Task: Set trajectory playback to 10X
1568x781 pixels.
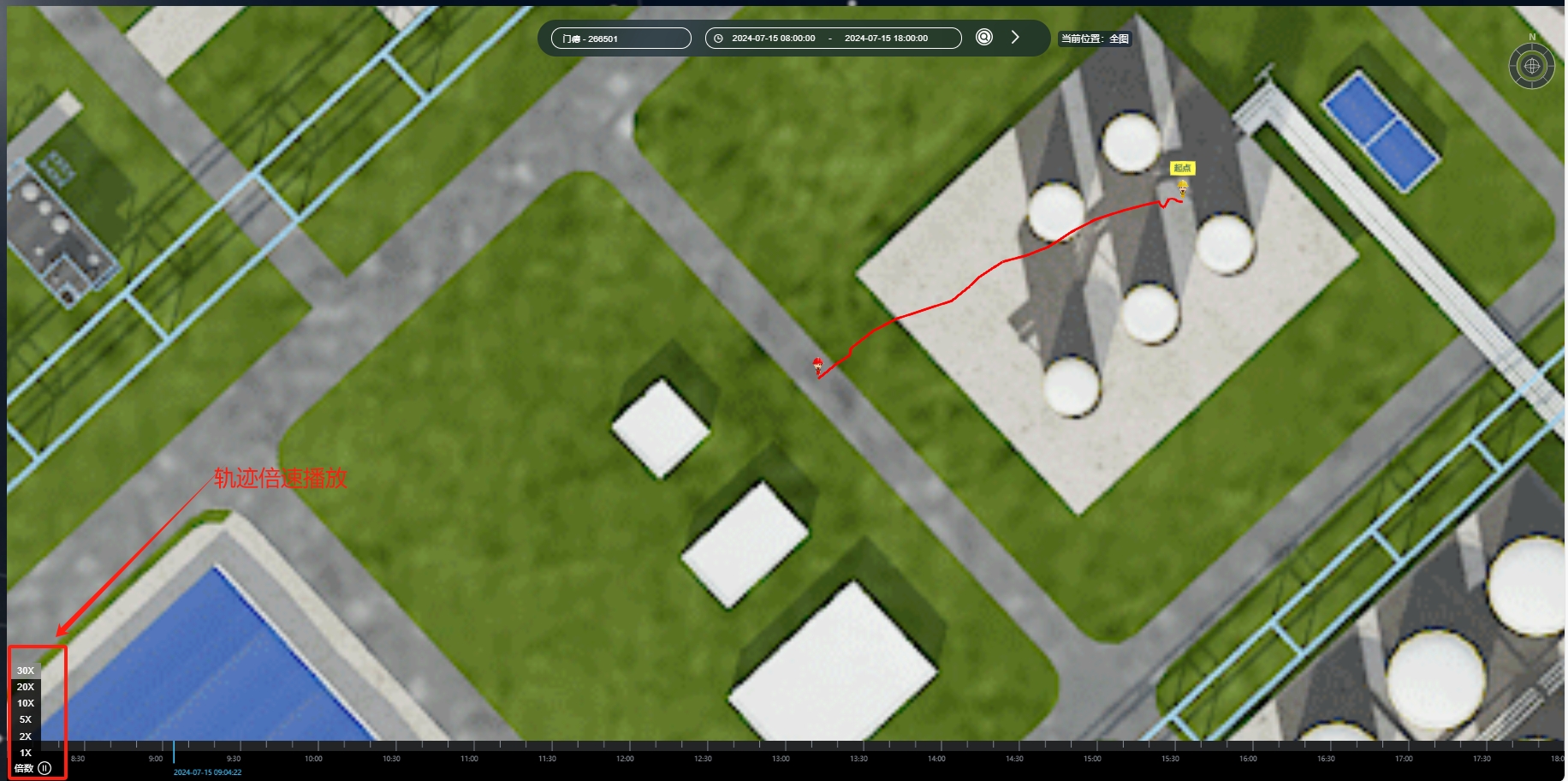Action: pyautogui.click(x=26, y=703)
